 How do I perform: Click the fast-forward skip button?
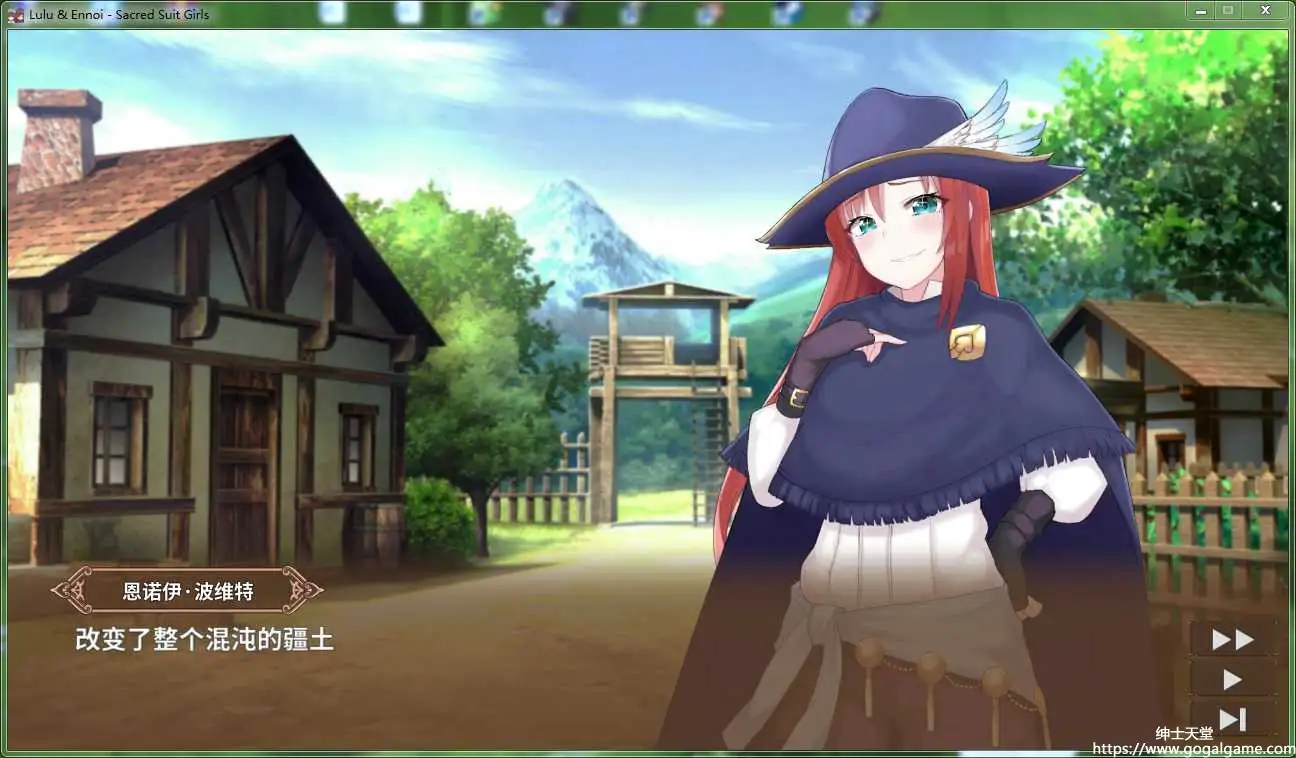tap(1231, 638)
